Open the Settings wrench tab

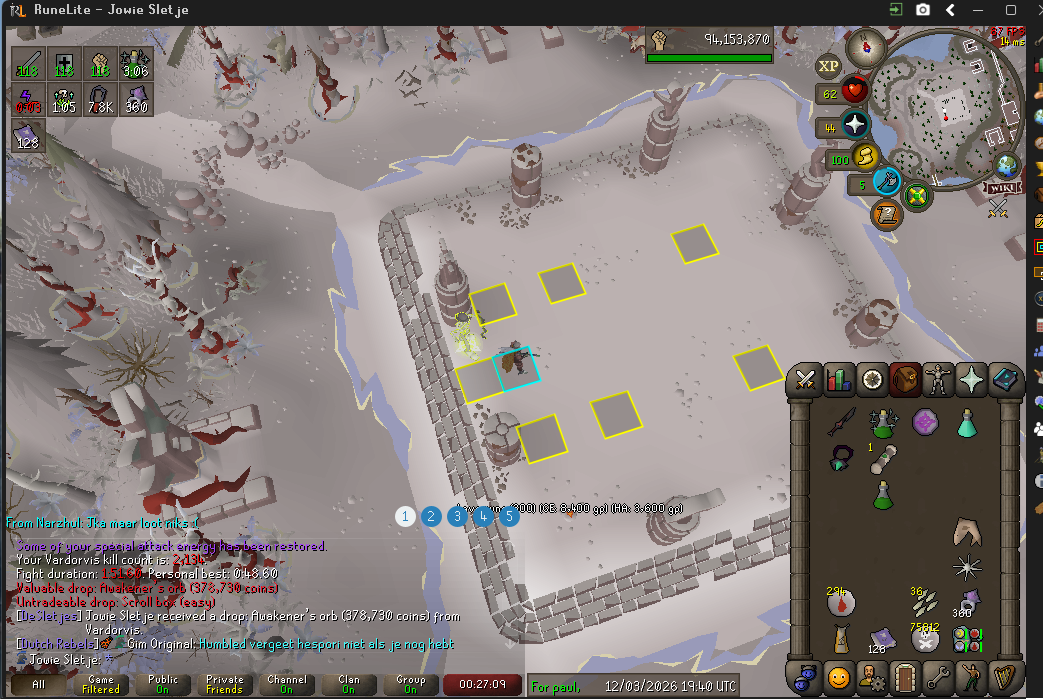(x=938, y=677)
